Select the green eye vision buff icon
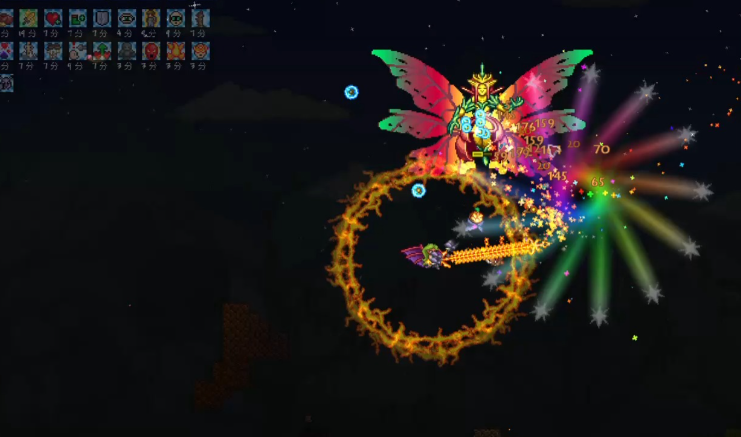This screenshot has height=437, width=741. click(x=127, y=18)
